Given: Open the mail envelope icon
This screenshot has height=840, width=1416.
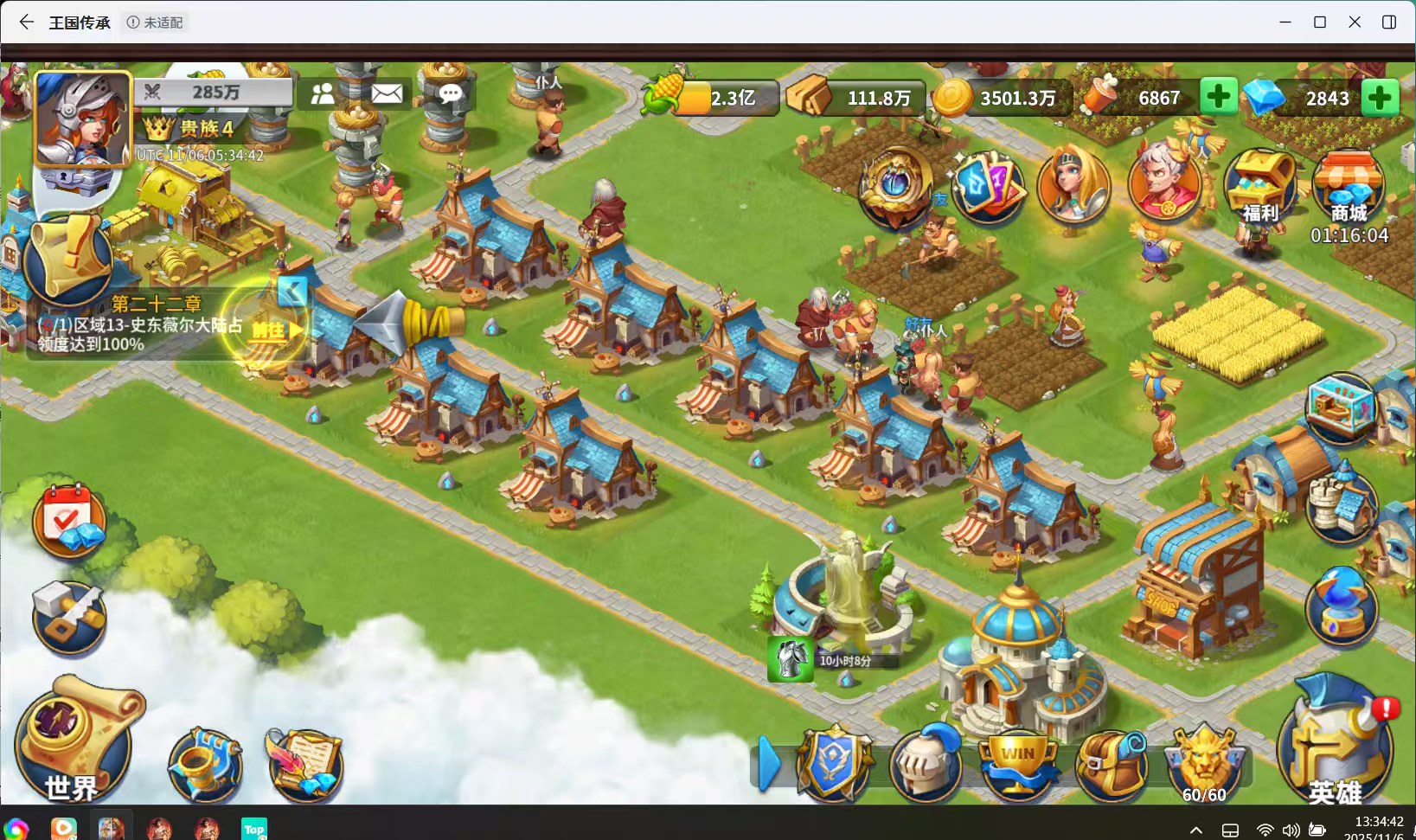Looking at the screenshot, I should coord(387,93).
